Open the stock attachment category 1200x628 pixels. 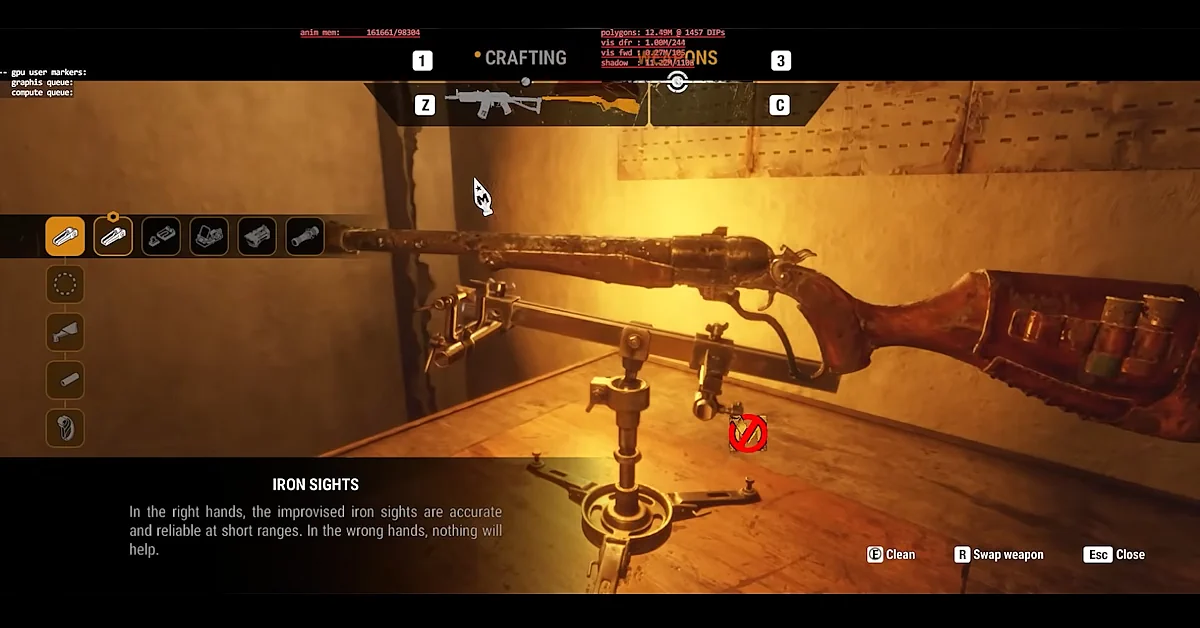(x=65, y=332)
